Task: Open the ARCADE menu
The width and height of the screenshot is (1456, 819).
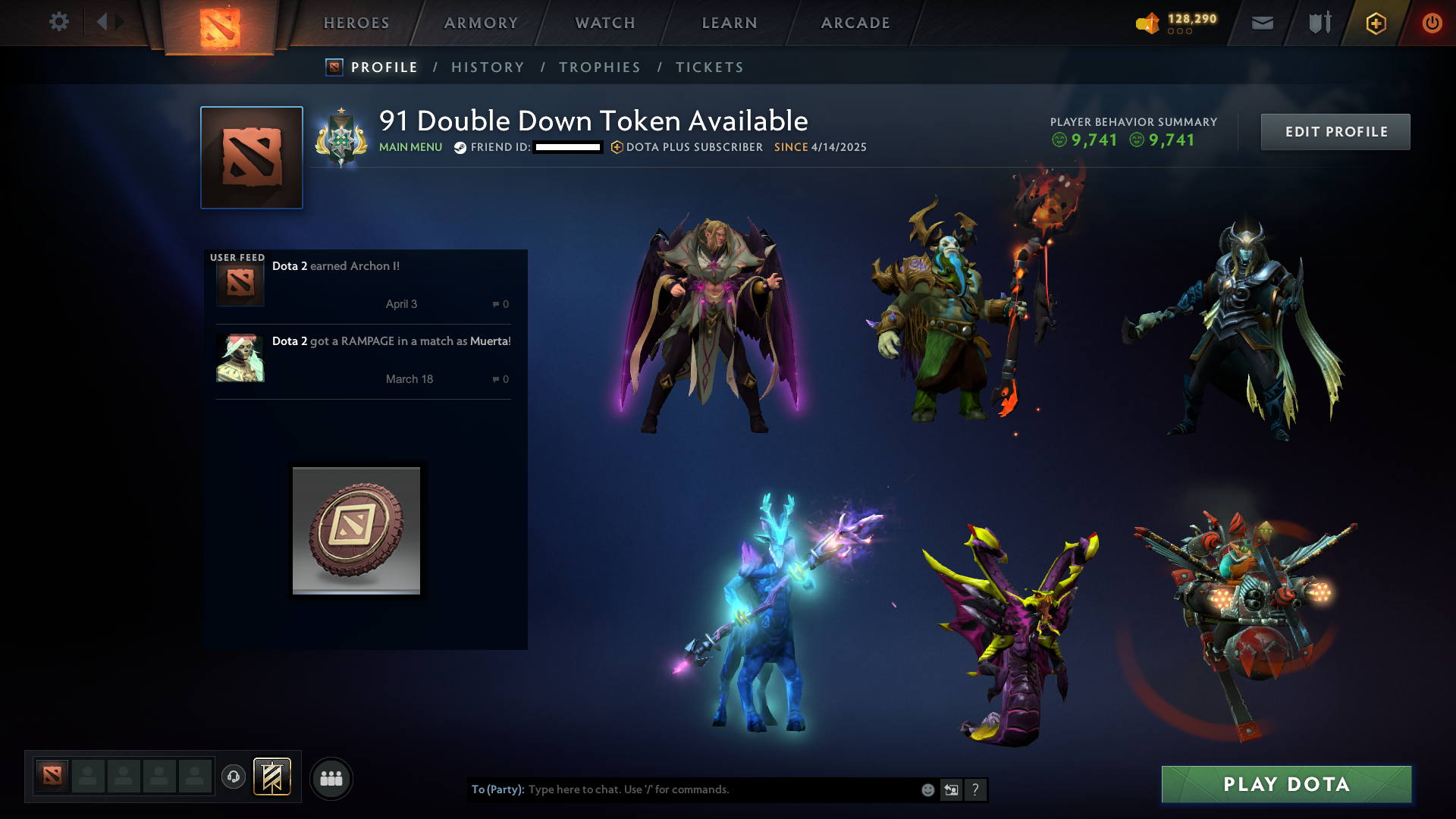Action: [855, 23]
